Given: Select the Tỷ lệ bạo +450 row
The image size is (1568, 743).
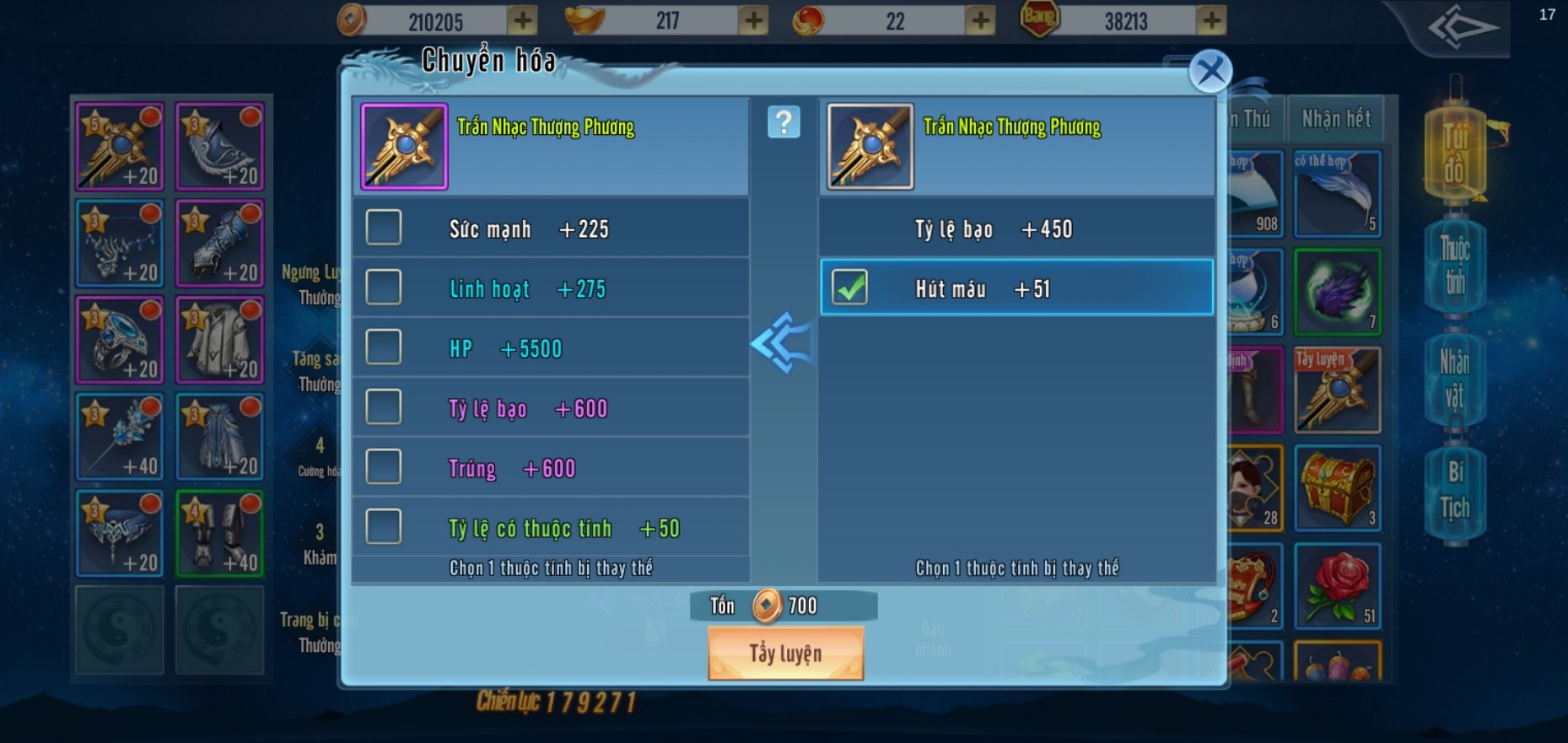Looking at the screenshot, I should point(1016,229).
